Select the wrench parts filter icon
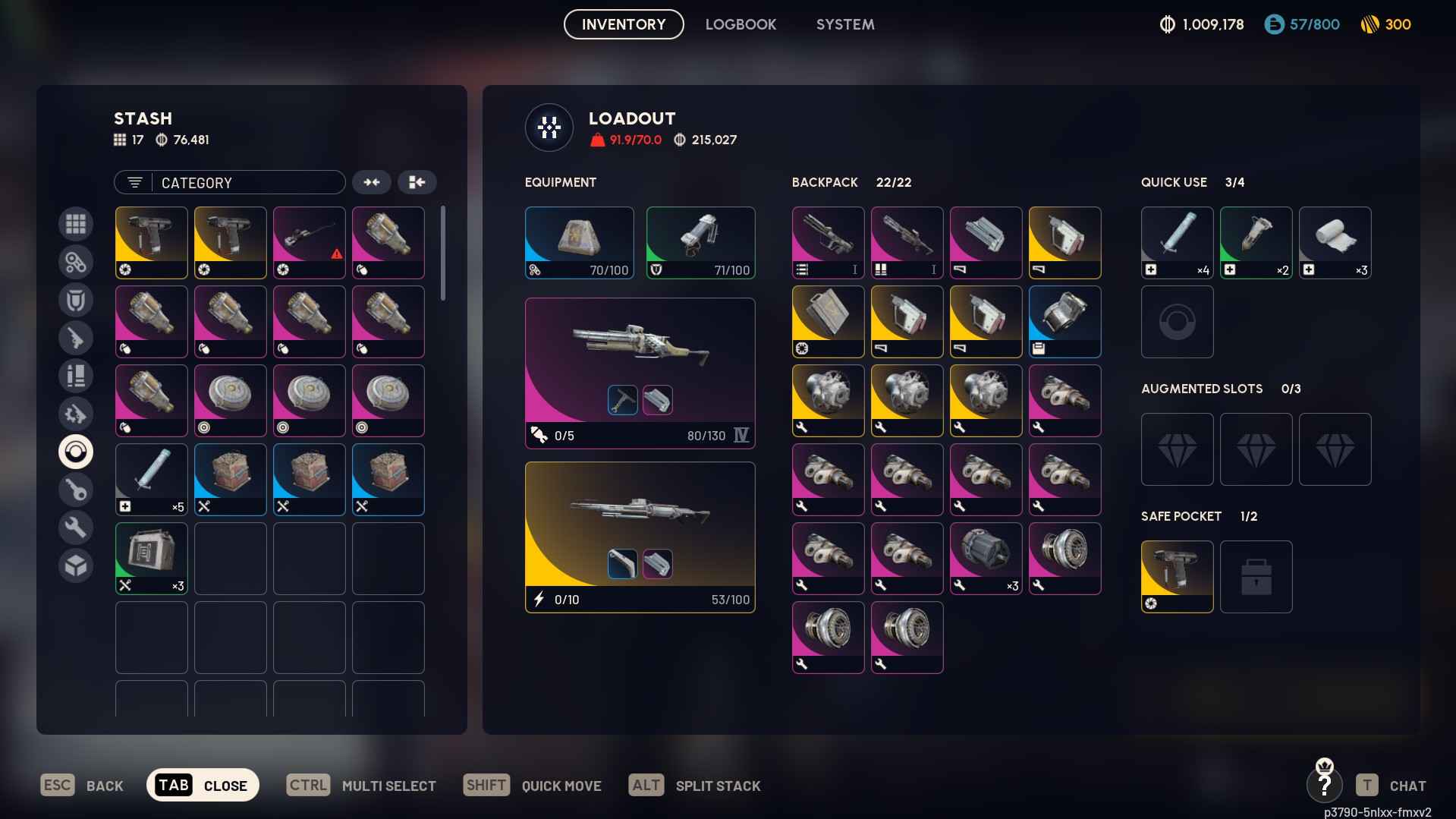This screenshot has height=819, width=1456. (76, 527)
